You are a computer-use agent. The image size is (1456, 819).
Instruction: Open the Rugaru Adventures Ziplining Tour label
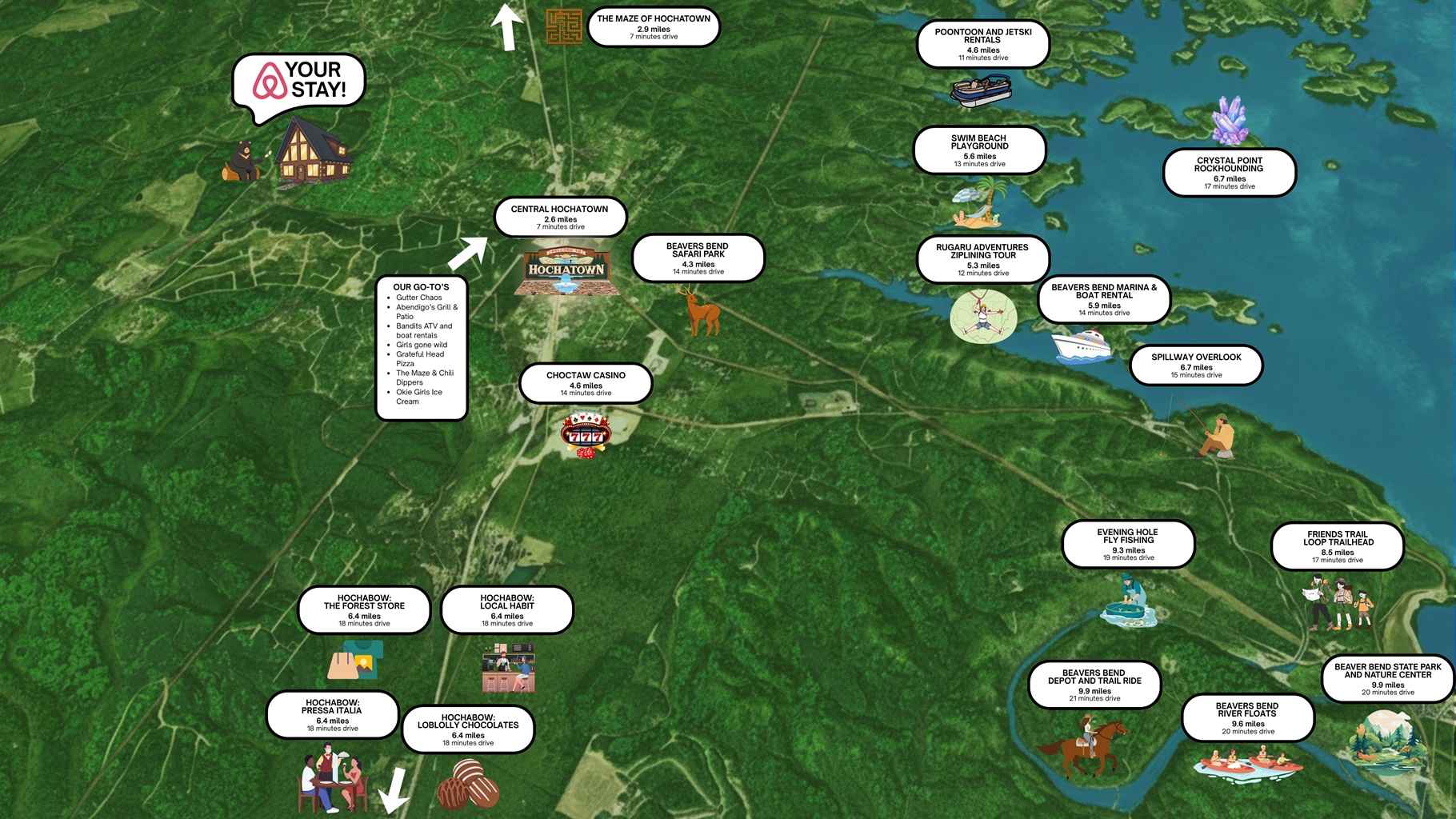[x=982, y=259]
